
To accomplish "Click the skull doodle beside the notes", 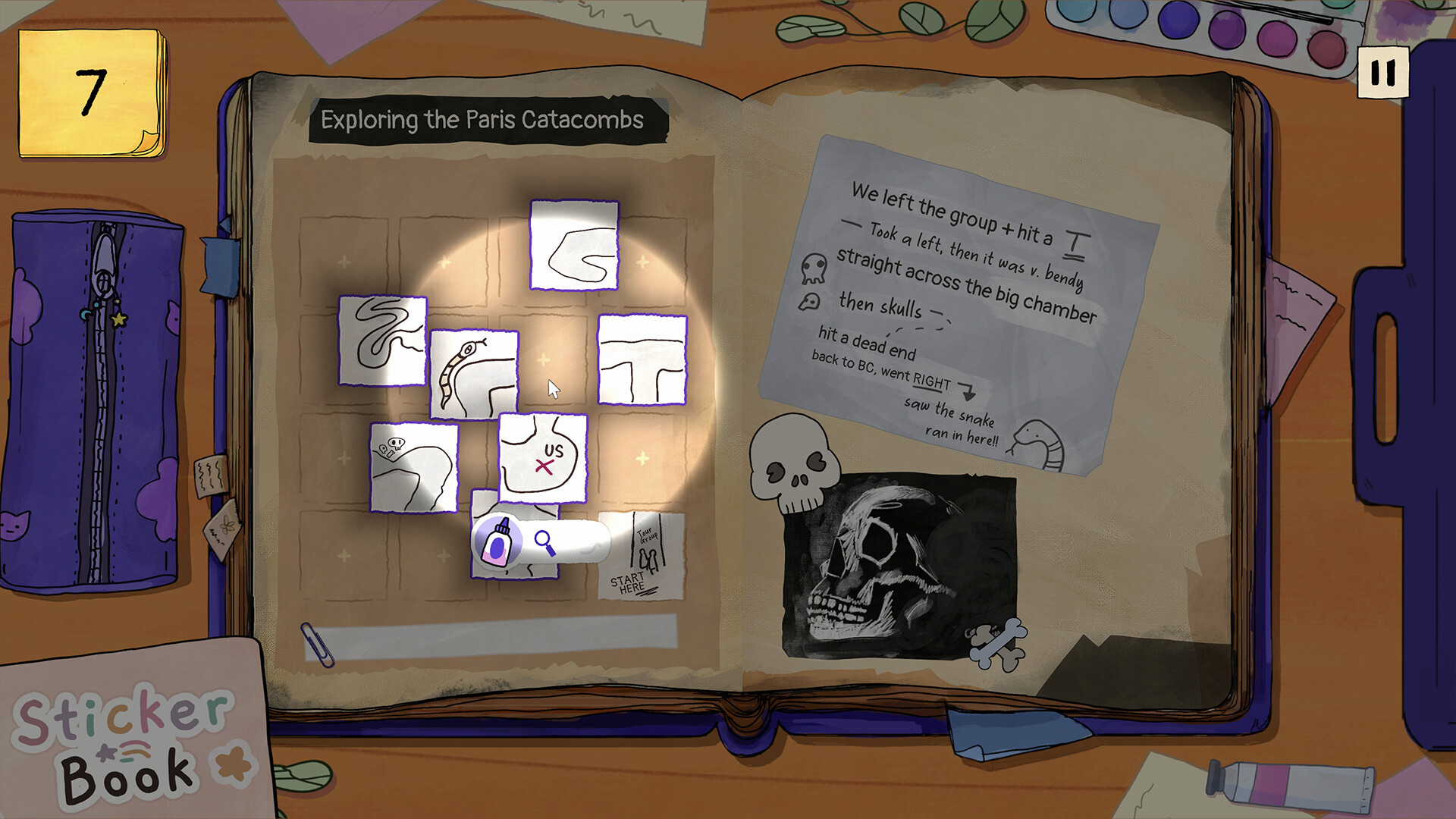I will click(789, 463).
